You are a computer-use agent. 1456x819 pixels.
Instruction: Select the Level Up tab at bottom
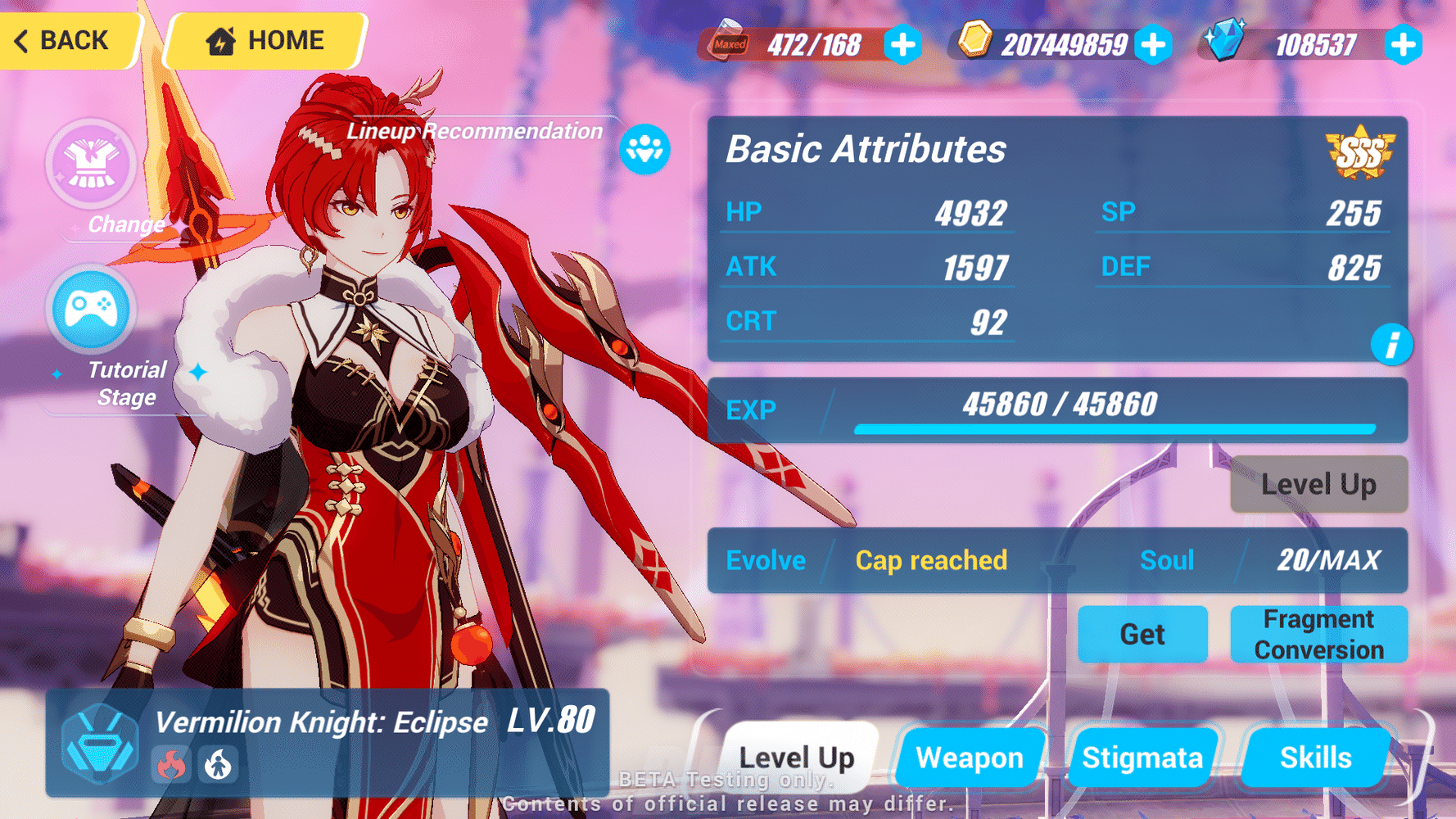pos(798,758)
